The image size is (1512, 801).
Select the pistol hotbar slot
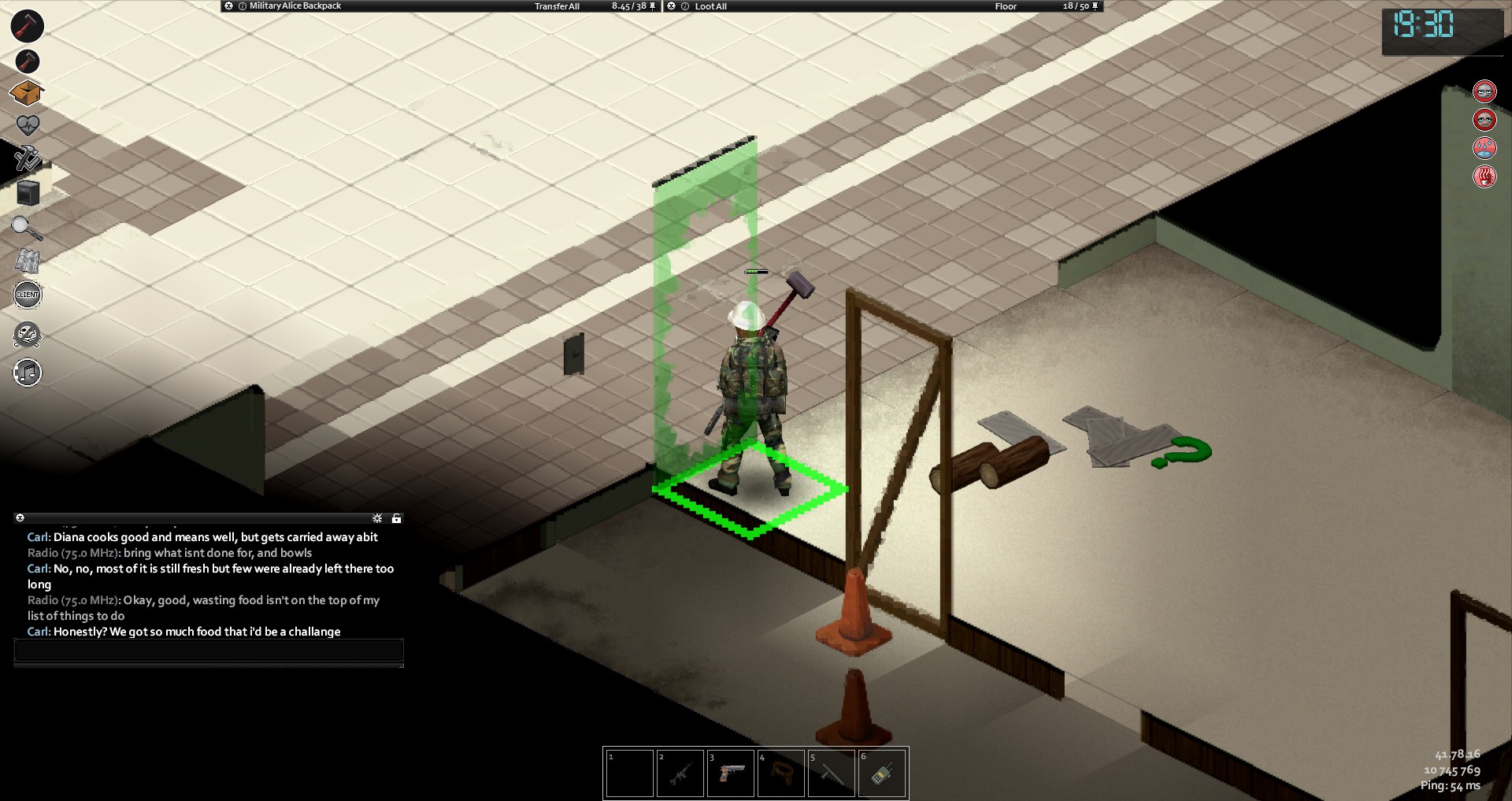tap(731, 773)
